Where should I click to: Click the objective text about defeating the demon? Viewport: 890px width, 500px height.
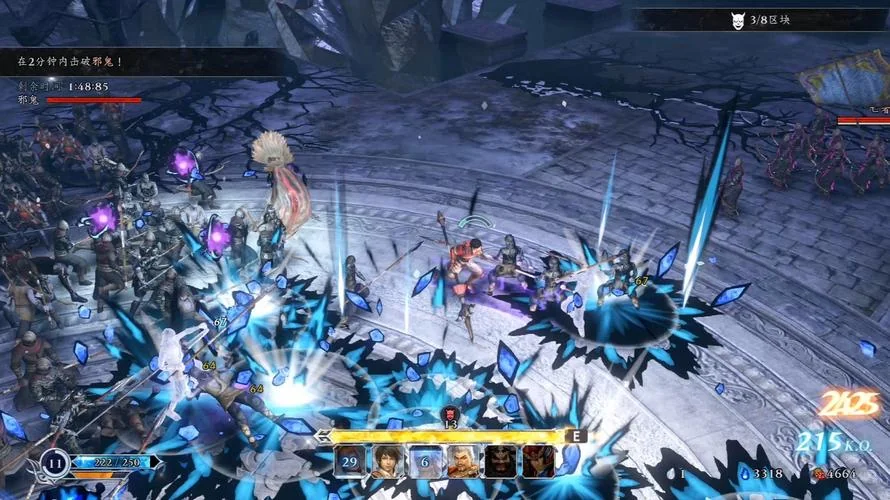point(70,62)
